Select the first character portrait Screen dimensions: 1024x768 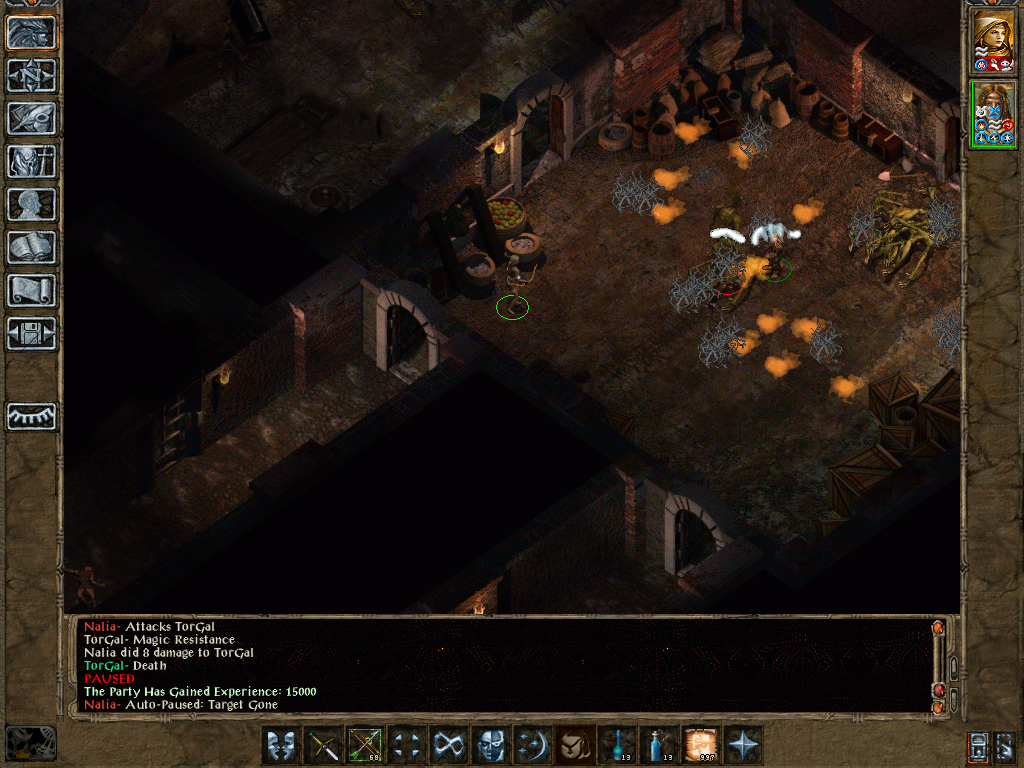point(994,41)
